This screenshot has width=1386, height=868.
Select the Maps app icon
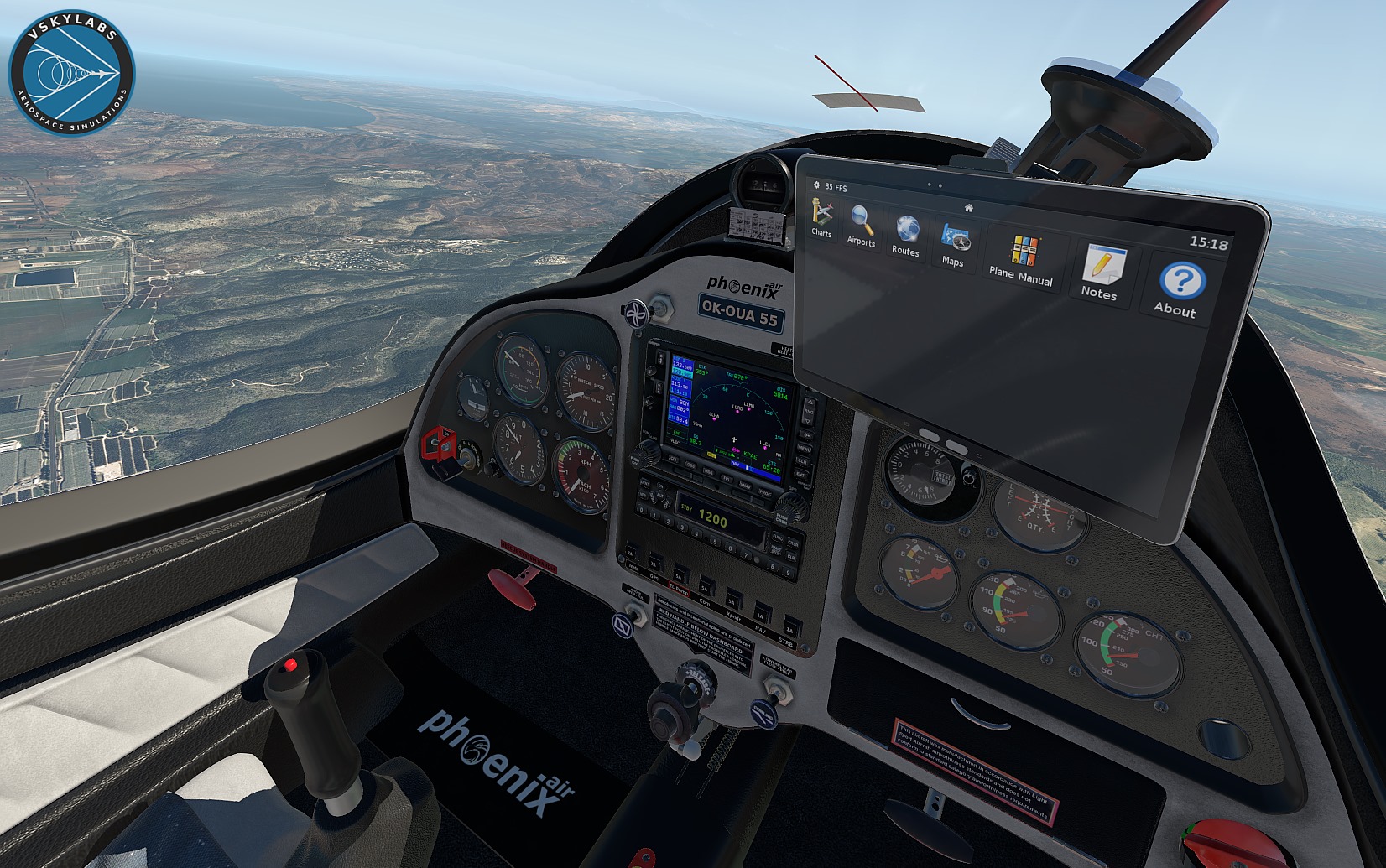pos(954,242)
